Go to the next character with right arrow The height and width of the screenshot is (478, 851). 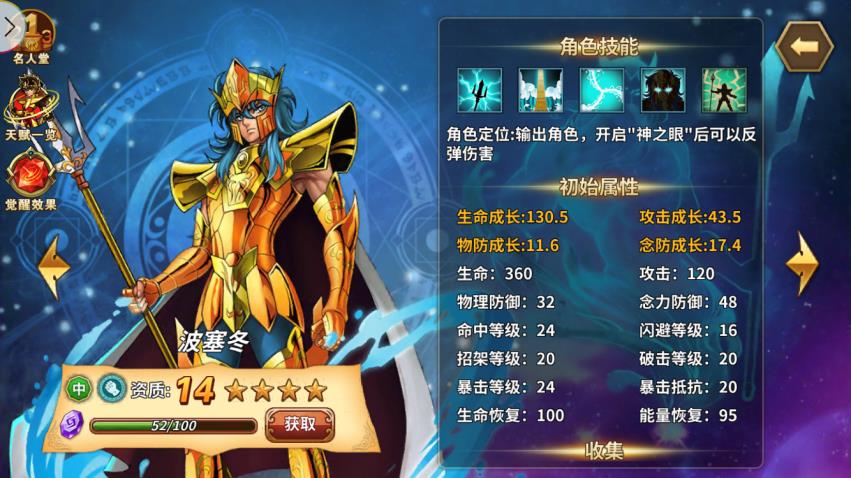(x=801, y=264)
